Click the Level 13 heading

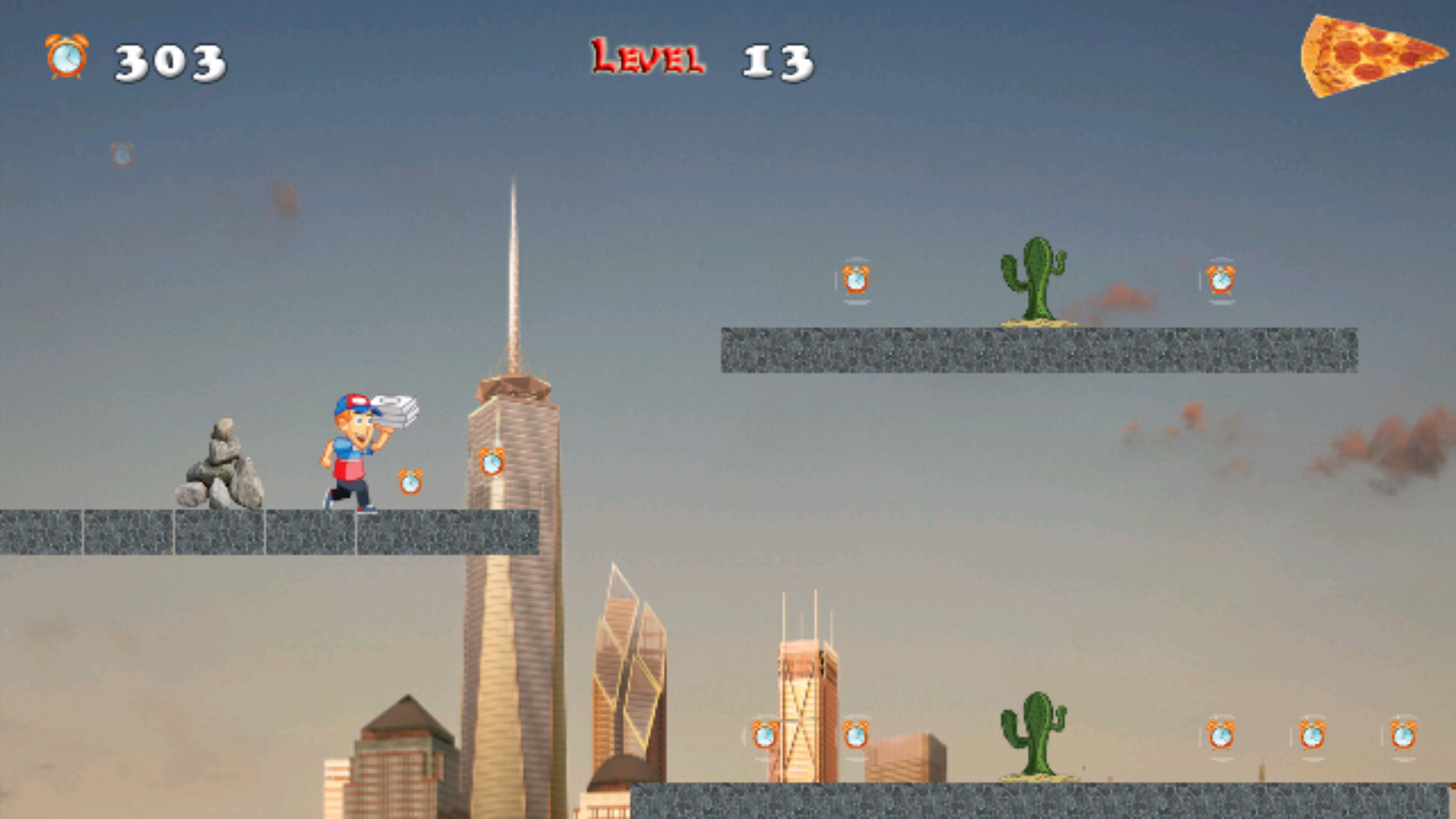coord(701,59)
